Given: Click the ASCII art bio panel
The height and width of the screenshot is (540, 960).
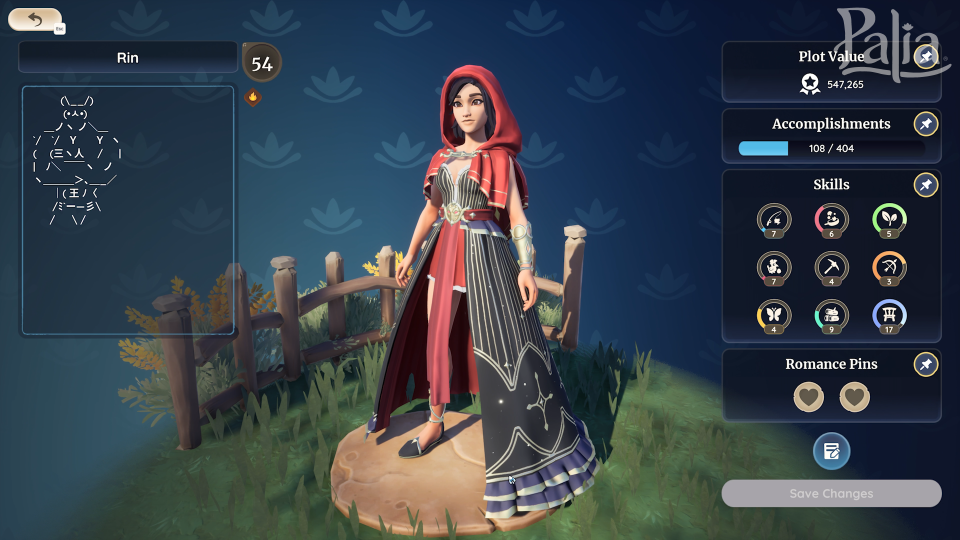Looking at the screenshot, I should [x=128, y=210].
